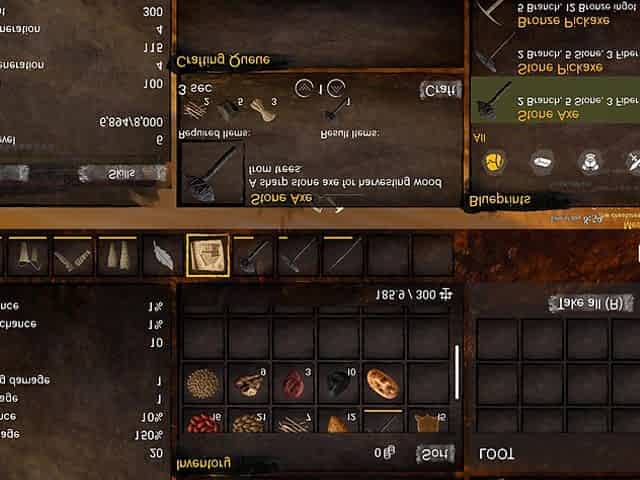This screenshot has width=640, height=480.
Task: Choose the Stone Pickaxe blueprint
Action: point(553,60)
